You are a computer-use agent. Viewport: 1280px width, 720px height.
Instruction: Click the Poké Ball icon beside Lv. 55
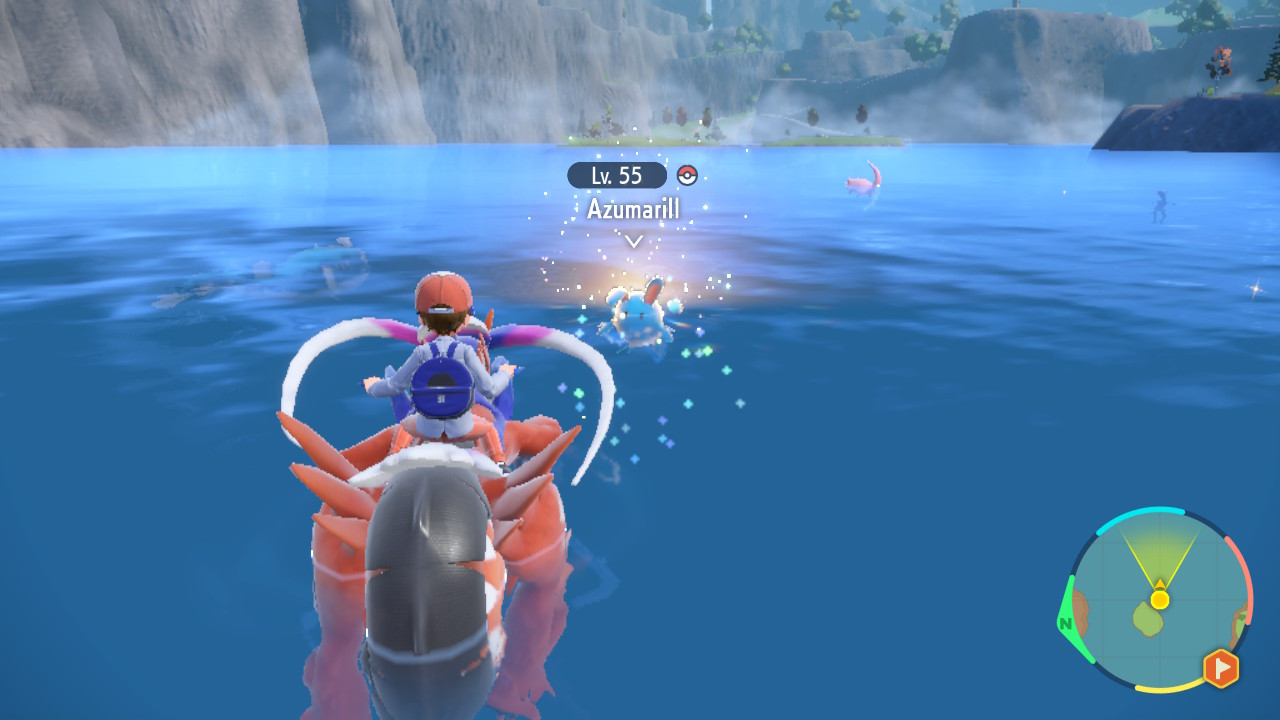[x=687, y=175]
